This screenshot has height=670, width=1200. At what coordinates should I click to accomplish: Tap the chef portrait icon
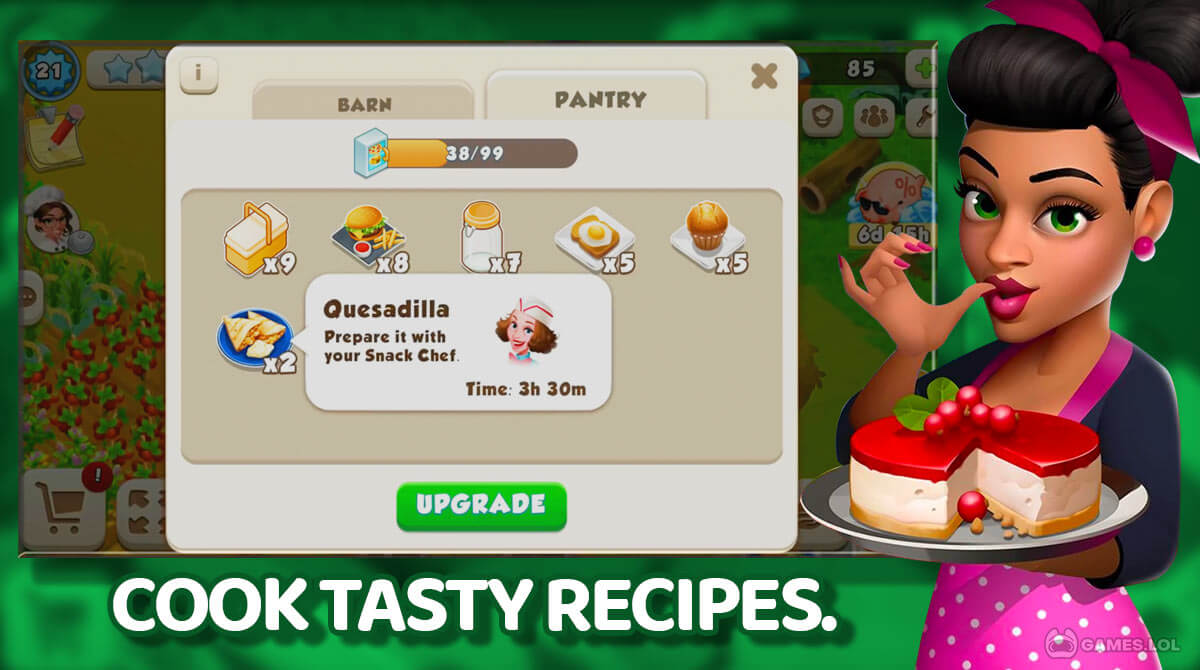click(50, 220)
